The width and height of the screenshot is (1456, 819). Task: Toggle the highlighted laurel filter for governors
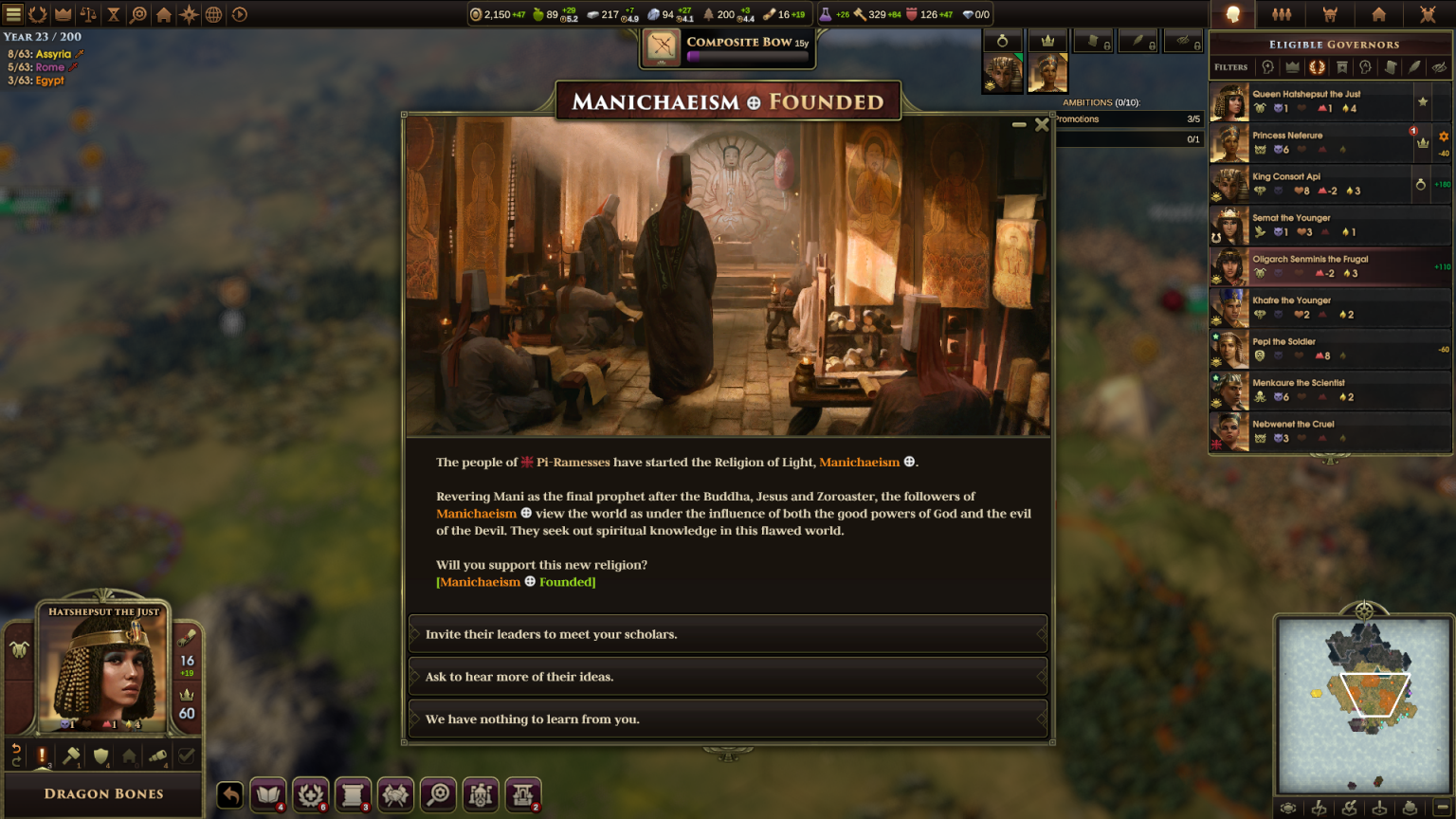(1319, 66)
